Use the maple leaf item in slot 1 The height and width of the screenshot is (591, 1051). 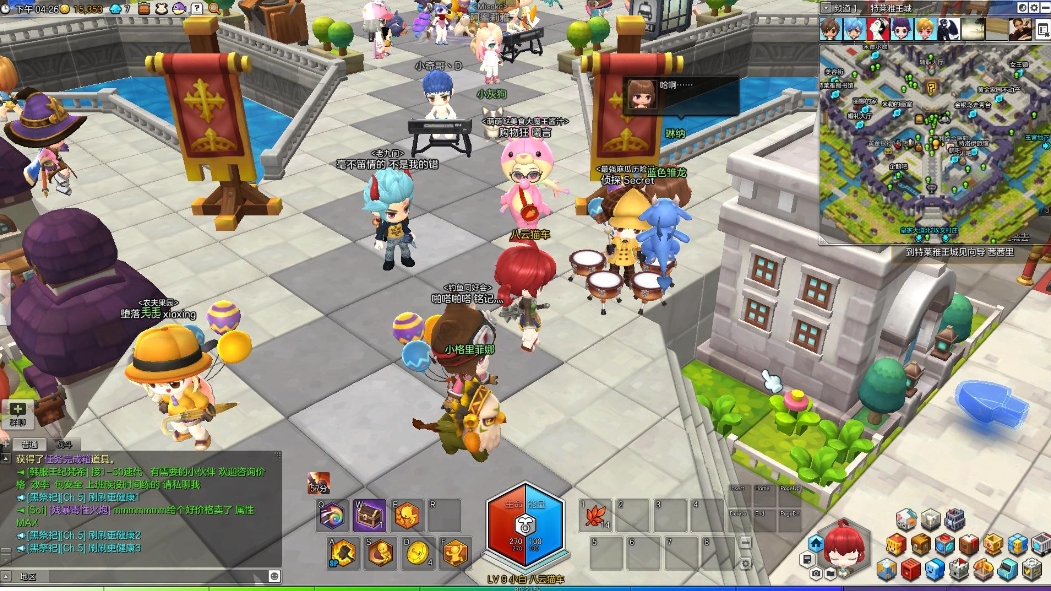click(x=597, y=517)
